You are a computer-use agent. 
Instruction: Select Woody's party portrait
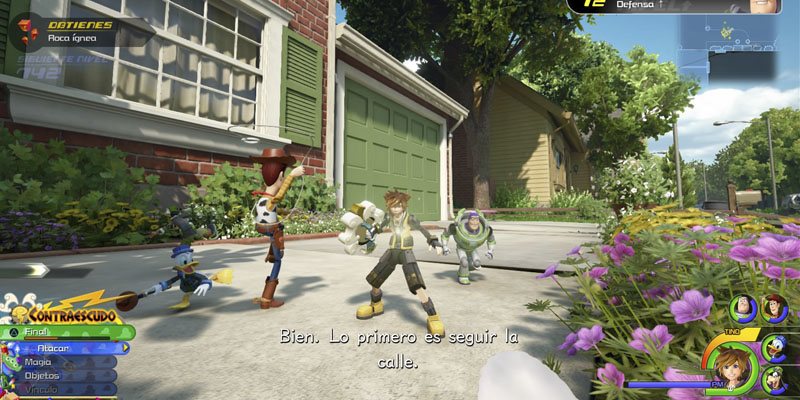774,307
